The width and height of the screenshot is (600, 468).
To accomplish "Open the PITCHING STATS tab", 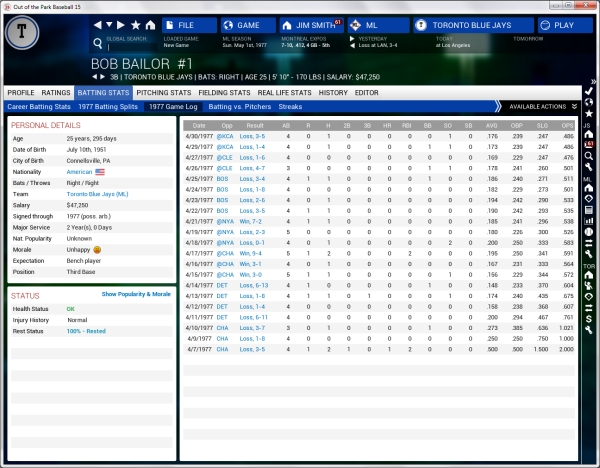I will pos(165,92).
